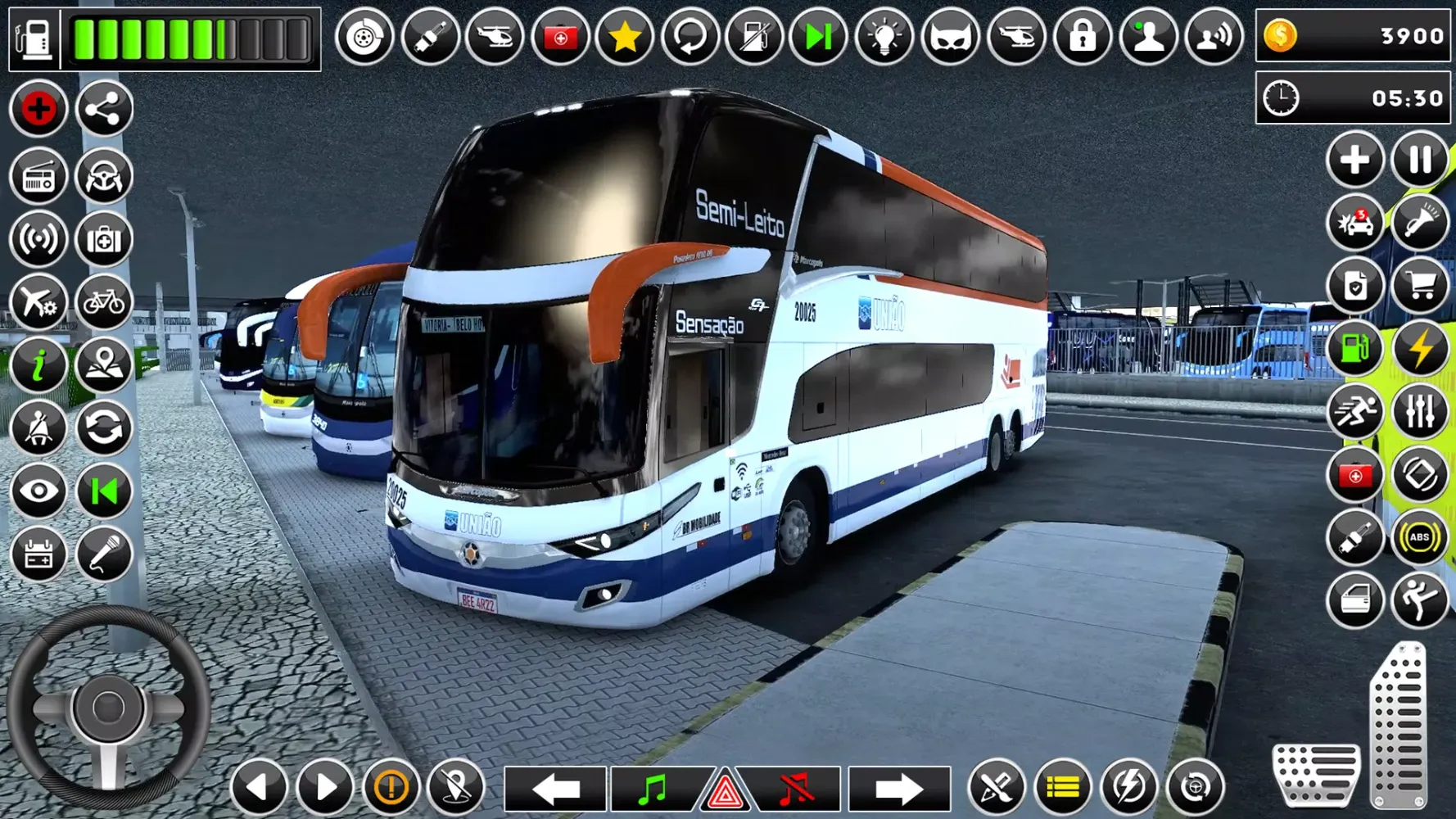The image size is (1456, 819).
Task: Click the yellow star icon
Action: (624, 37)
